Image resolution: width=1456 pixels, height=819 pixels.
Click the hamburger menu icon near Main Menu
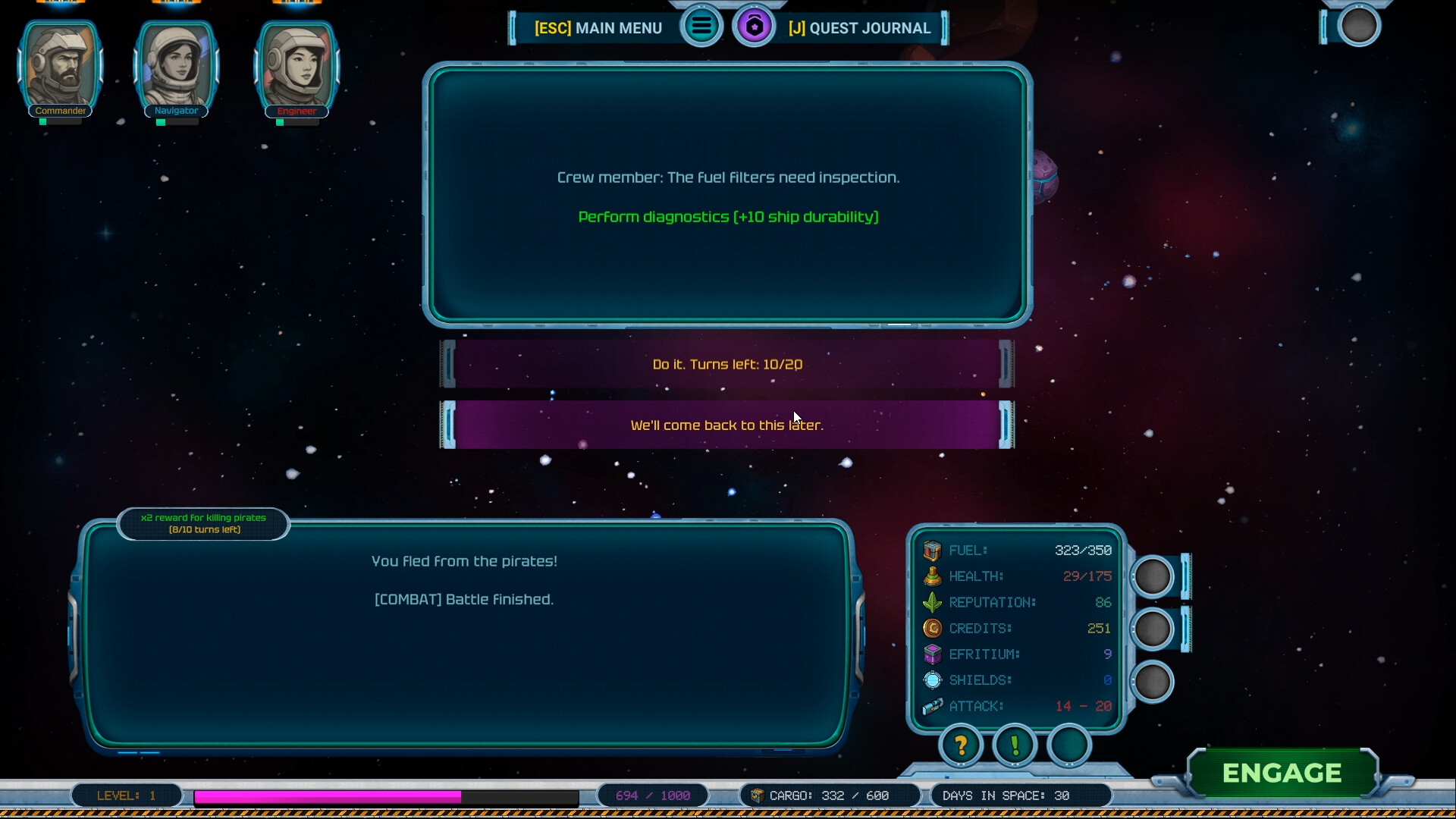[701, 26]
